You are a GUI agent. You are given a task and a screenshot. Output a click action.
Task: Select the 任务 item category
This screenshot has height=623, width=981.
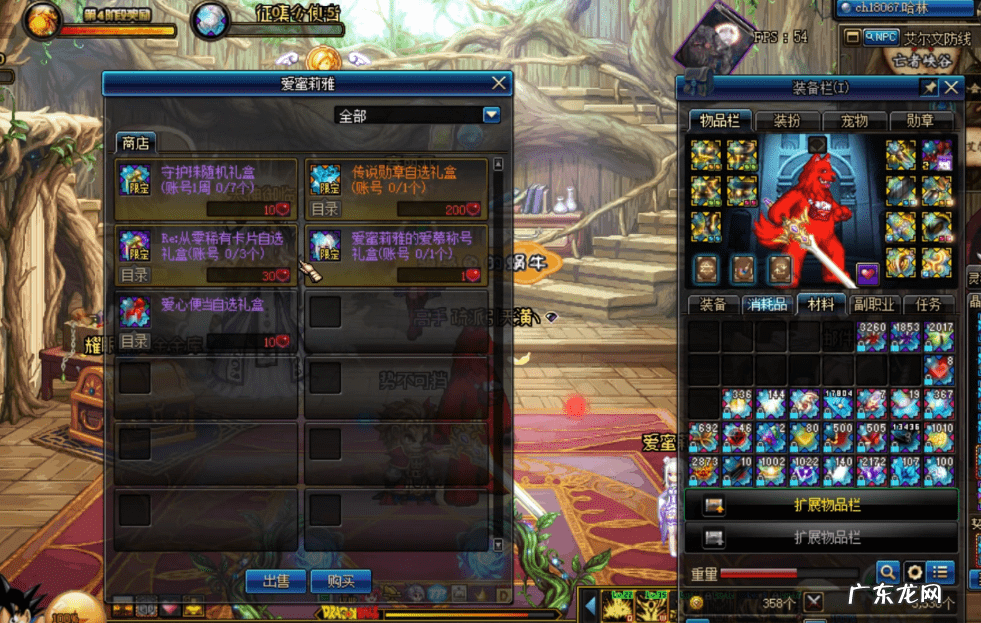pos(928,304)
